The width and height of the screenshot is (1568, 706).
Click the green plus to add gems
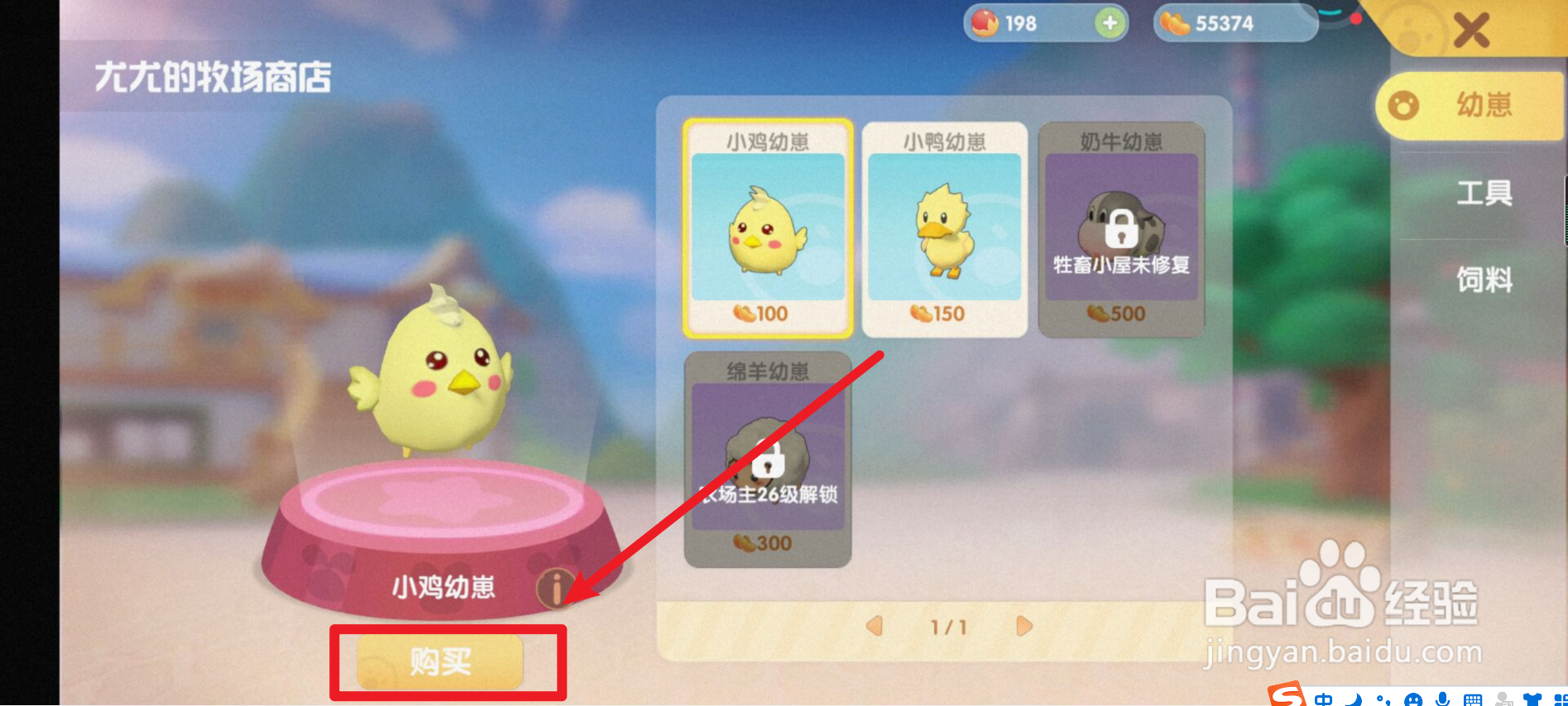click(1109, 22)
